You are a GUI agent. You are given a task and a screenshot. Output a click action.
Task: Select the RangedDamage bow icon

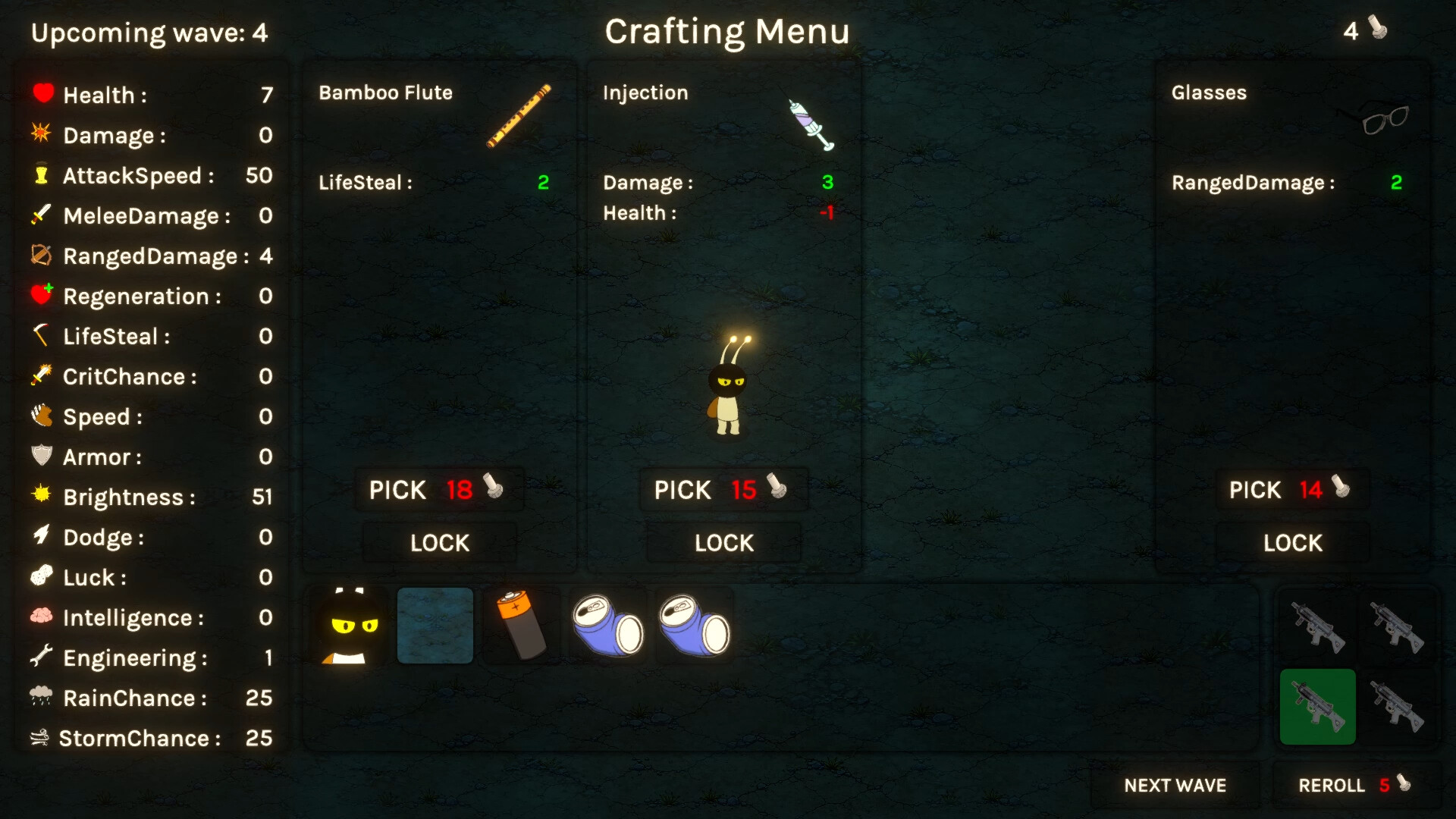click(42, 256)
